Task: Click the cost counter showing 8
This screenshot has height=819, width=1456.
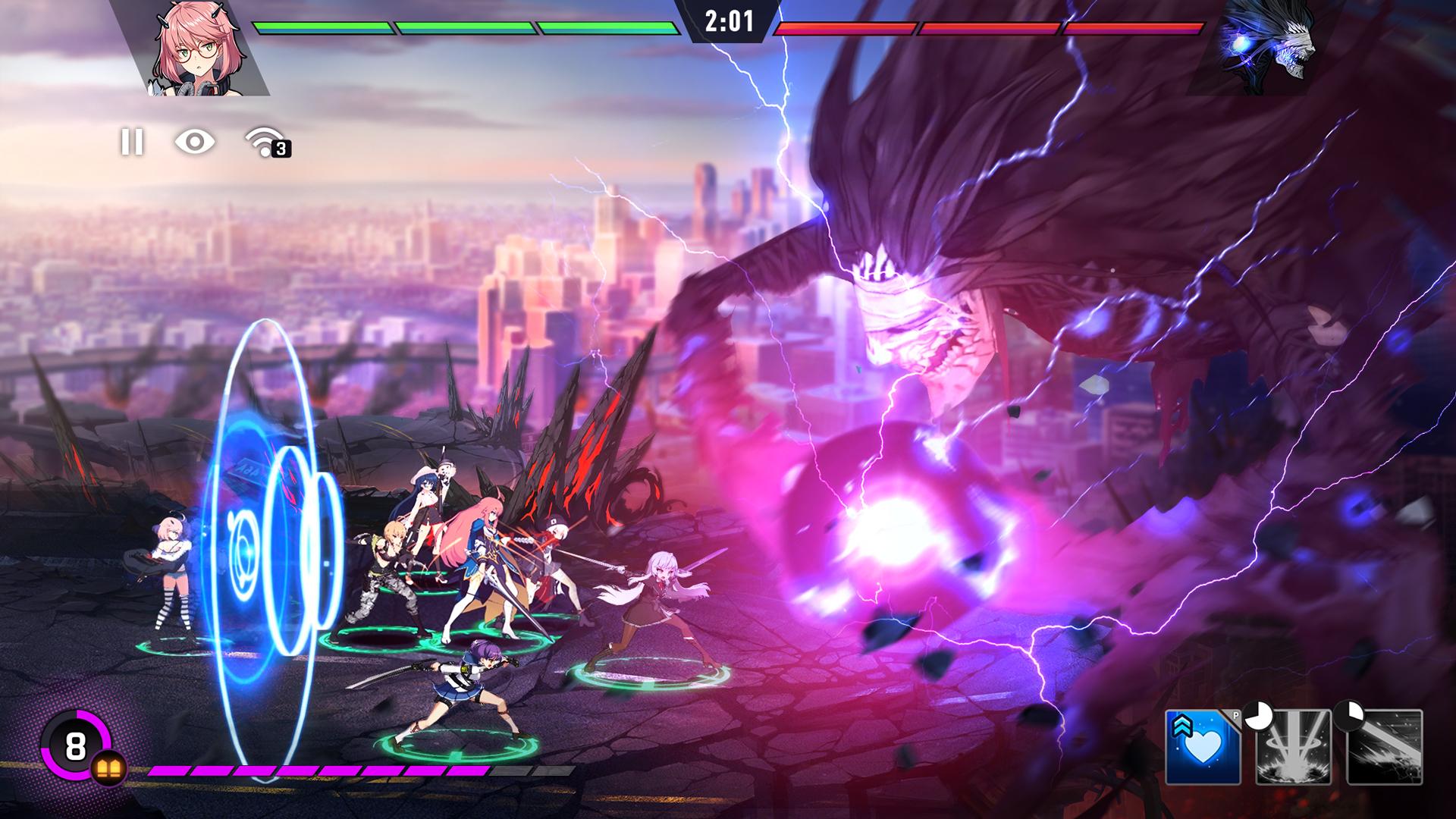Action: click(x=76, y=747)
